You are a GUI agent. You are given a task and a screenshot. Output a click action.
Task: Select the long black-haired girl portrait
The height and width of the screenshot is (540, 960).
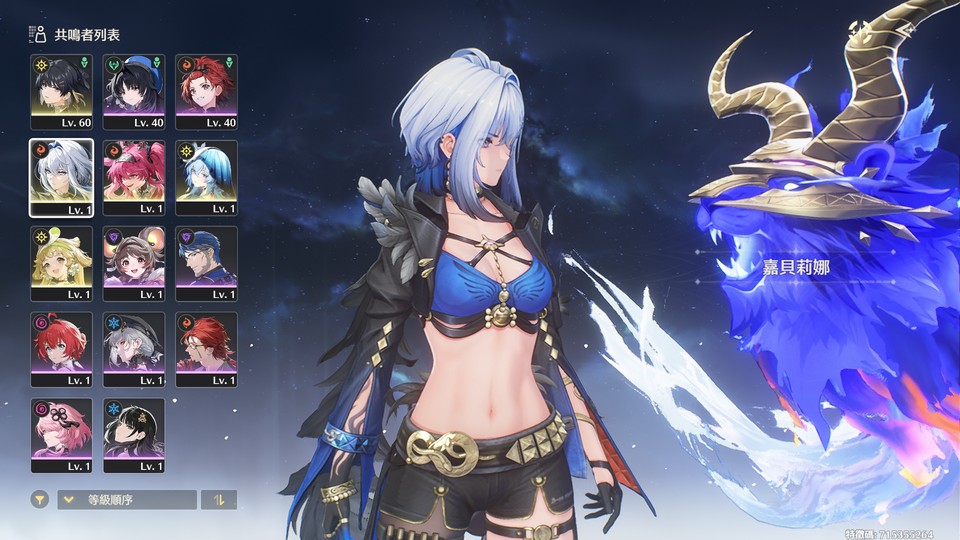134,436
